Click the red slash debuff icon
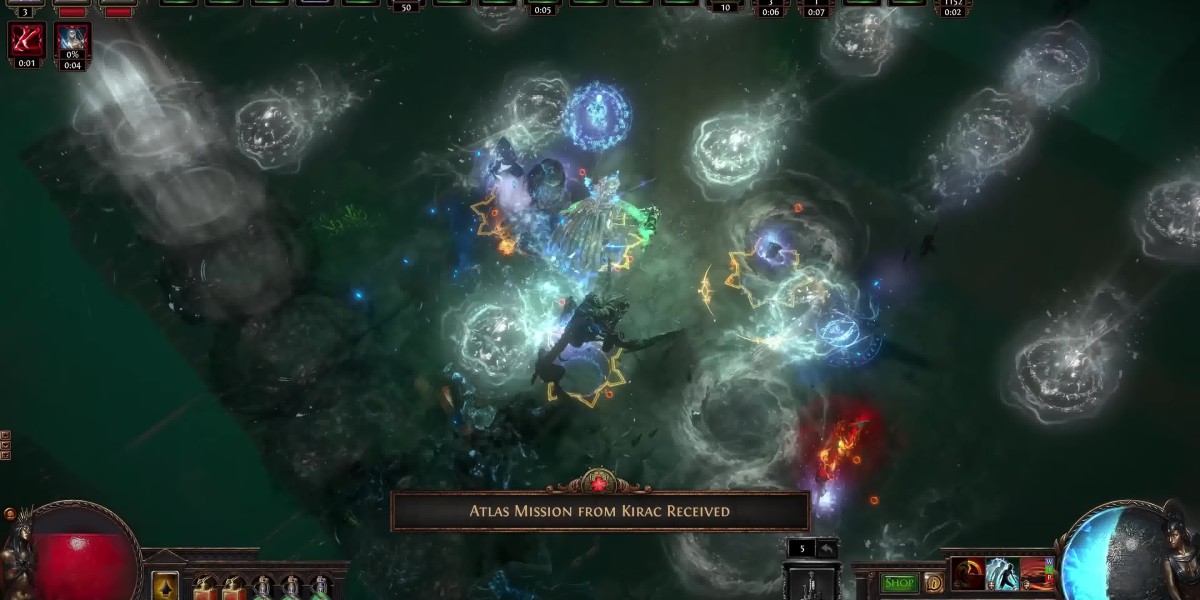 tap(25, 40)
